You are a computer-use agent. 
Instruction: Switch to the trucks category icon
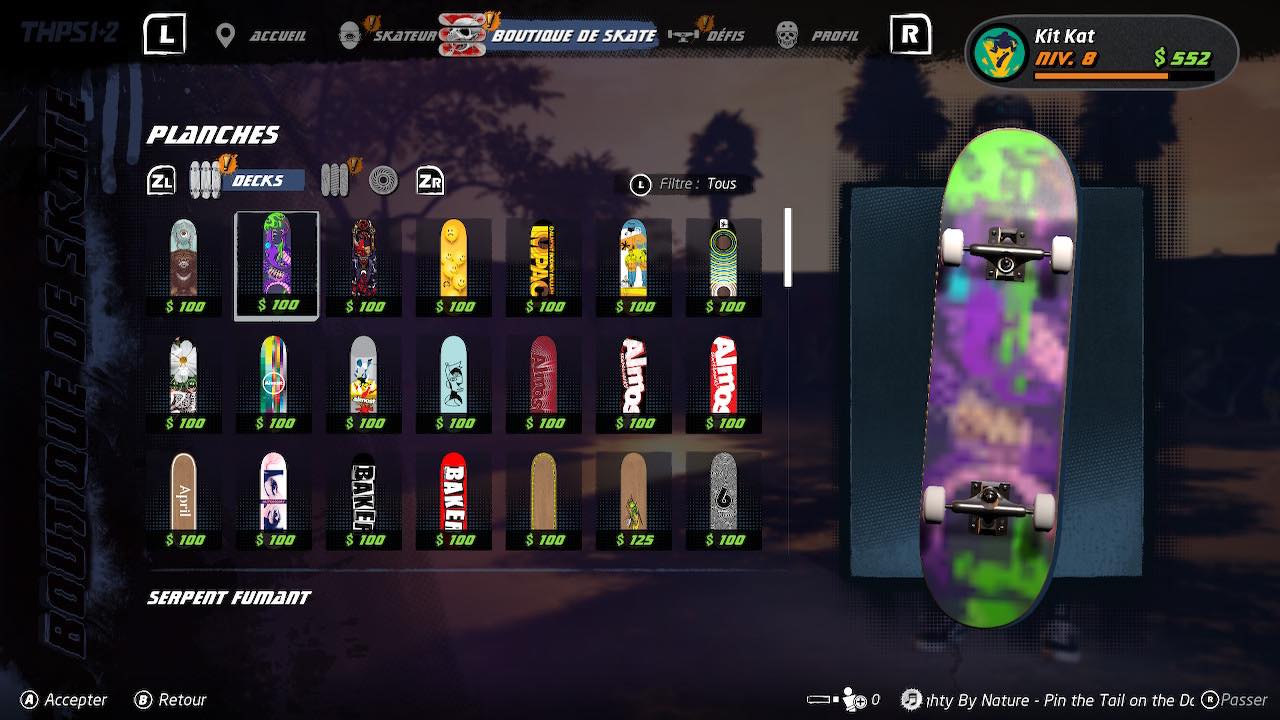pyautogui.click(x=336, y=180)
